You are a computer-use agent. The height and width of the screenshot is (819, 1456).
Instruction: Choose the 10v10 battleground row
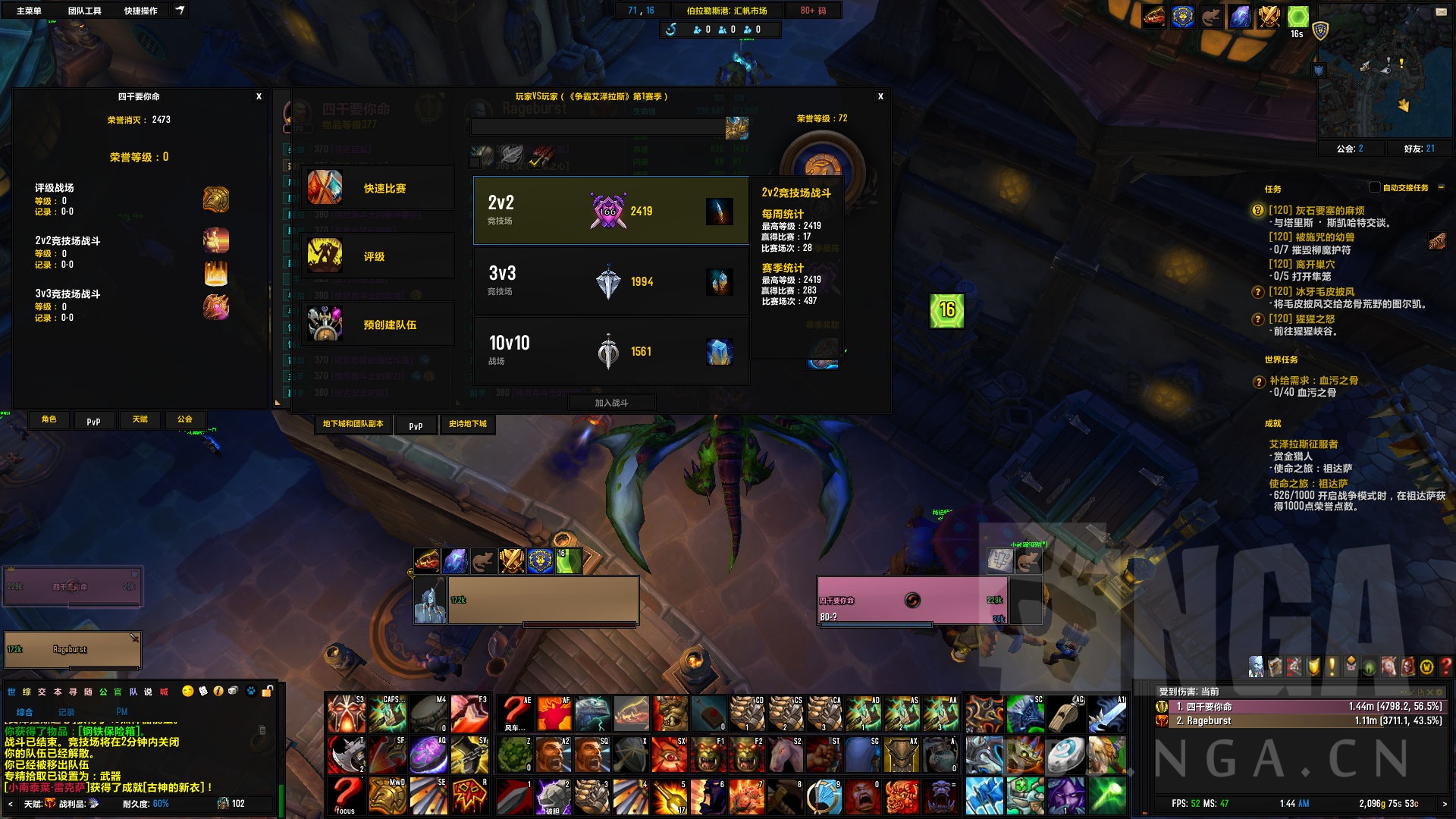click(x=610, y=351)
